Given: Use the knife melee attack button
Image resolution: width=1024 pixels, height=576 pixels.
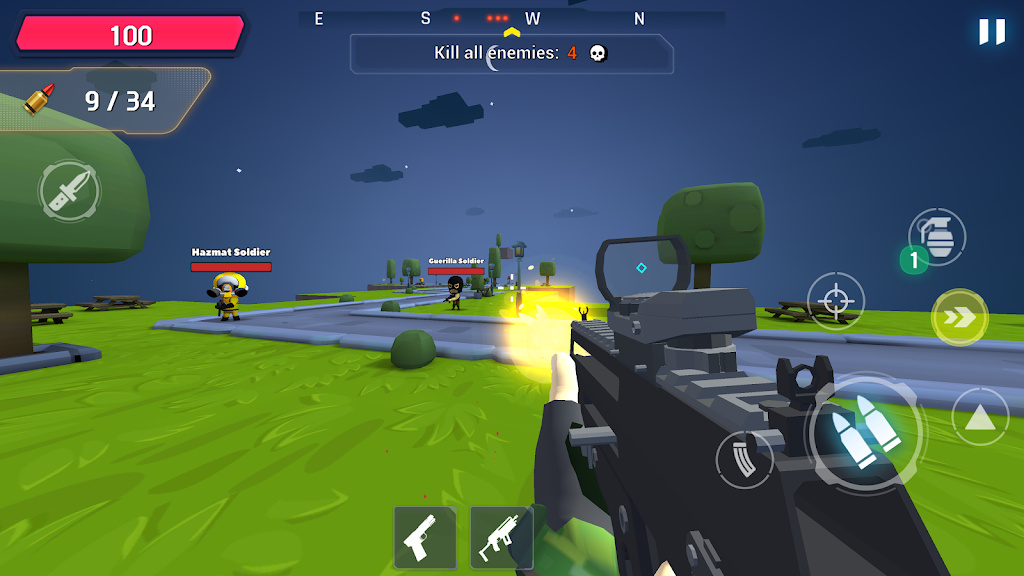Looking at the screenshot, I should pyautogui.click(x=69, y=190).
